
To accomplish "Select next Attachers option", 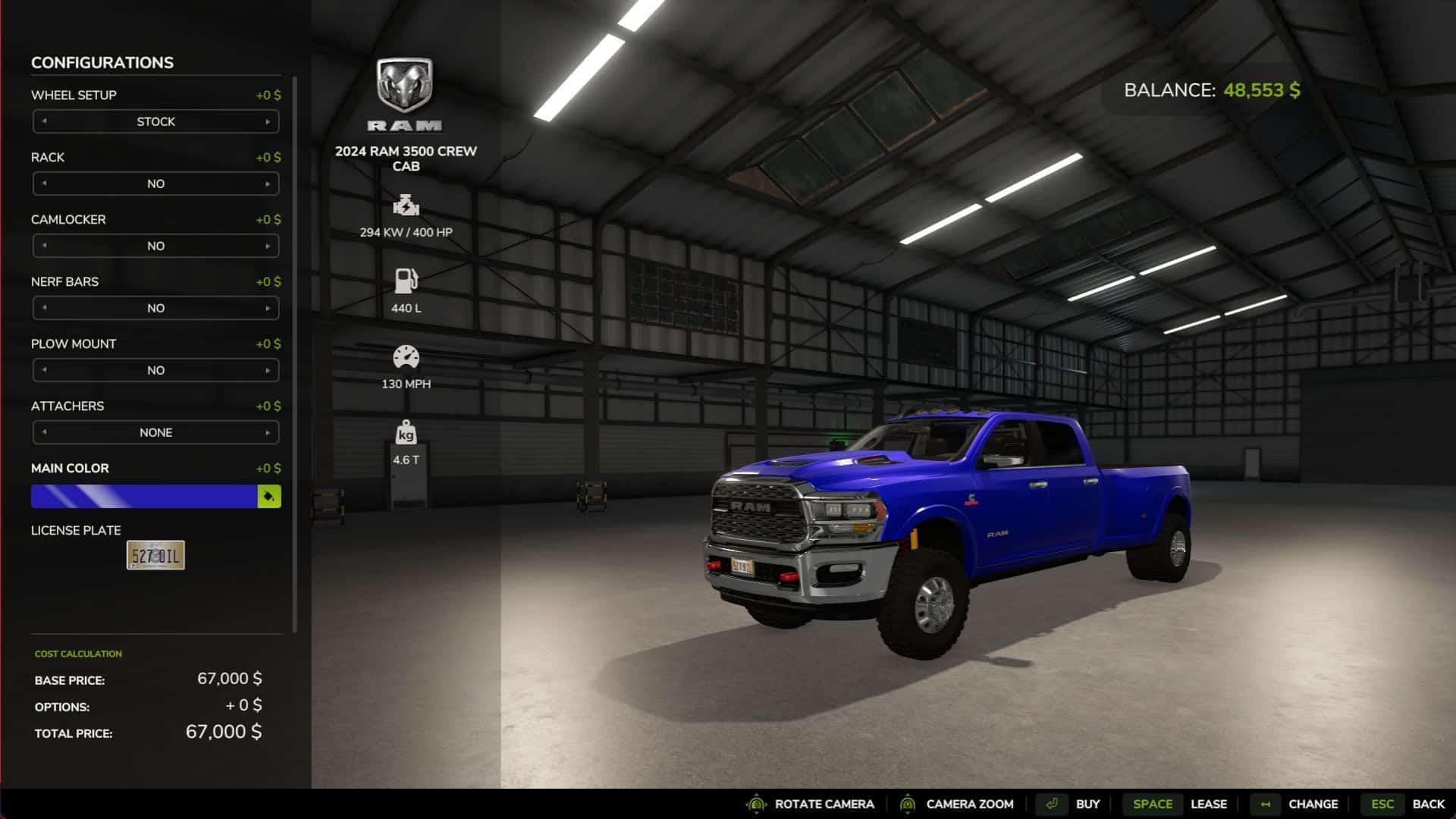I will pyautogui.click(x=268, y=432).
